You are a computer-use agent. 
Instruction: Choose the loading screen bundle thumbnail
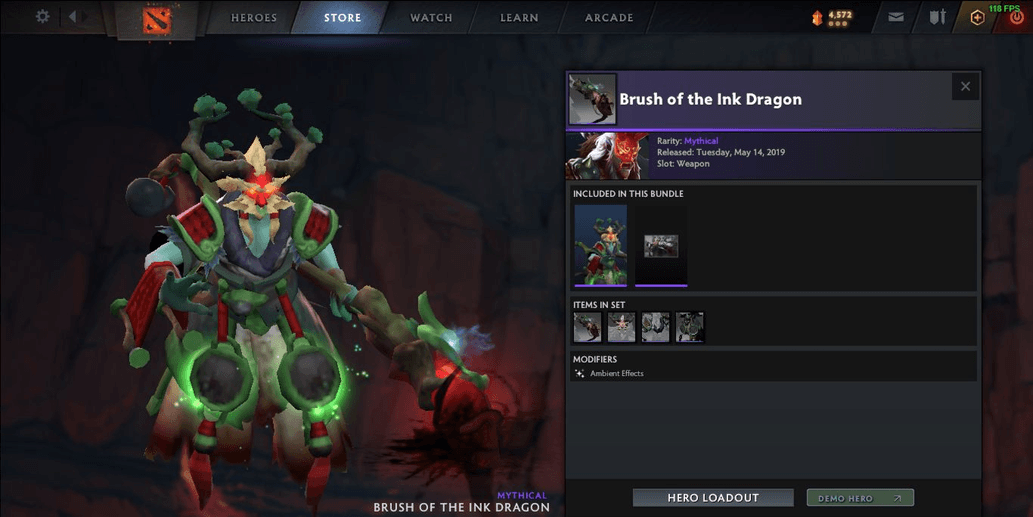click(661, 246)
